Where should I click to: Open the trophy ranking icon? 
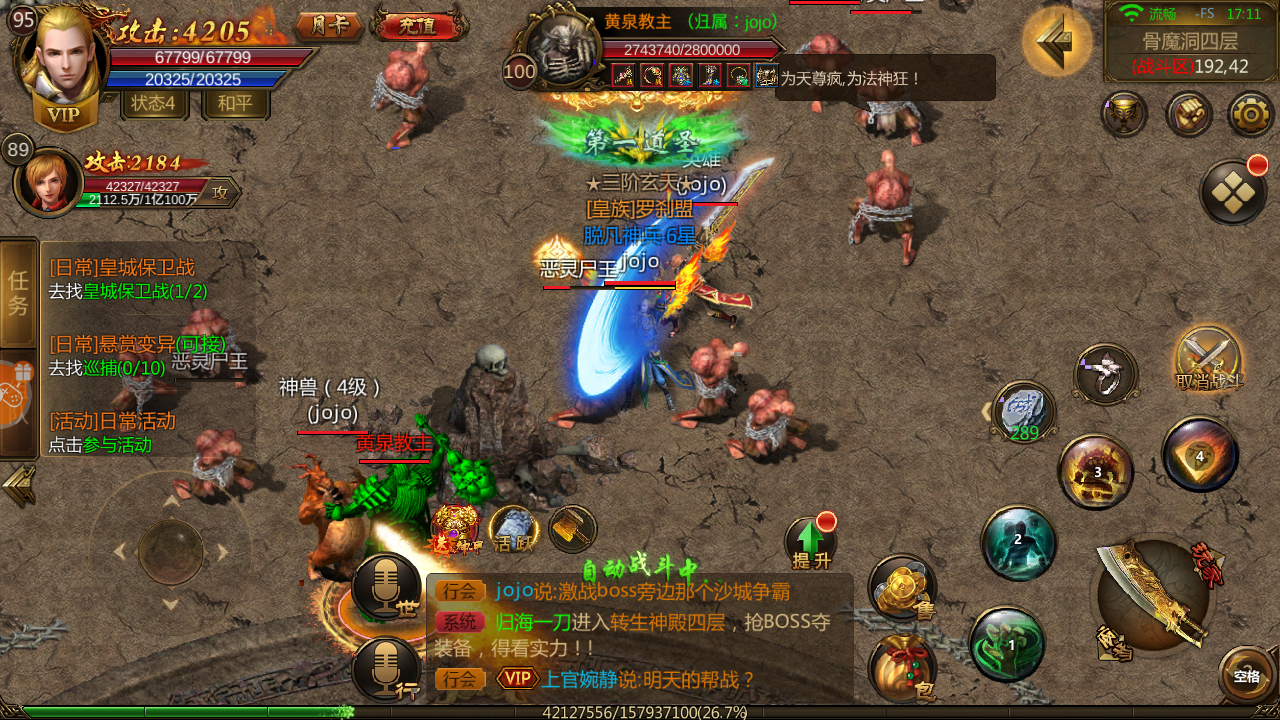tap(1124, 114)
